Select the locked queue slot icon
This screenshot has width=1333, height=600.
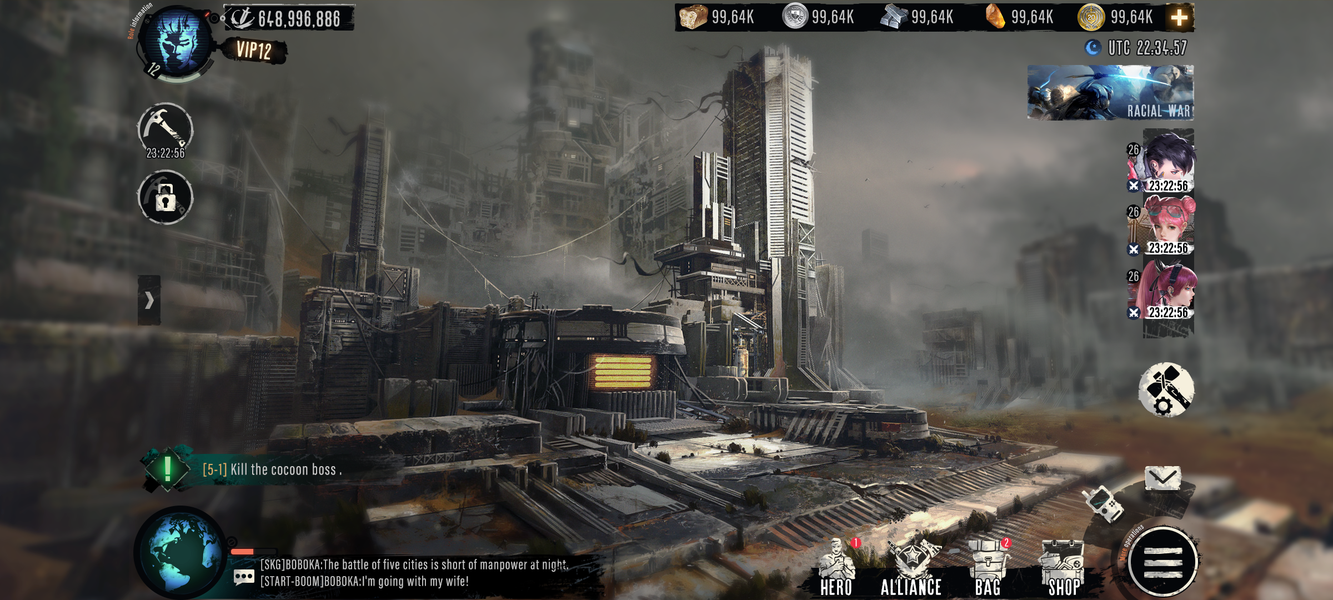(165, 197)
